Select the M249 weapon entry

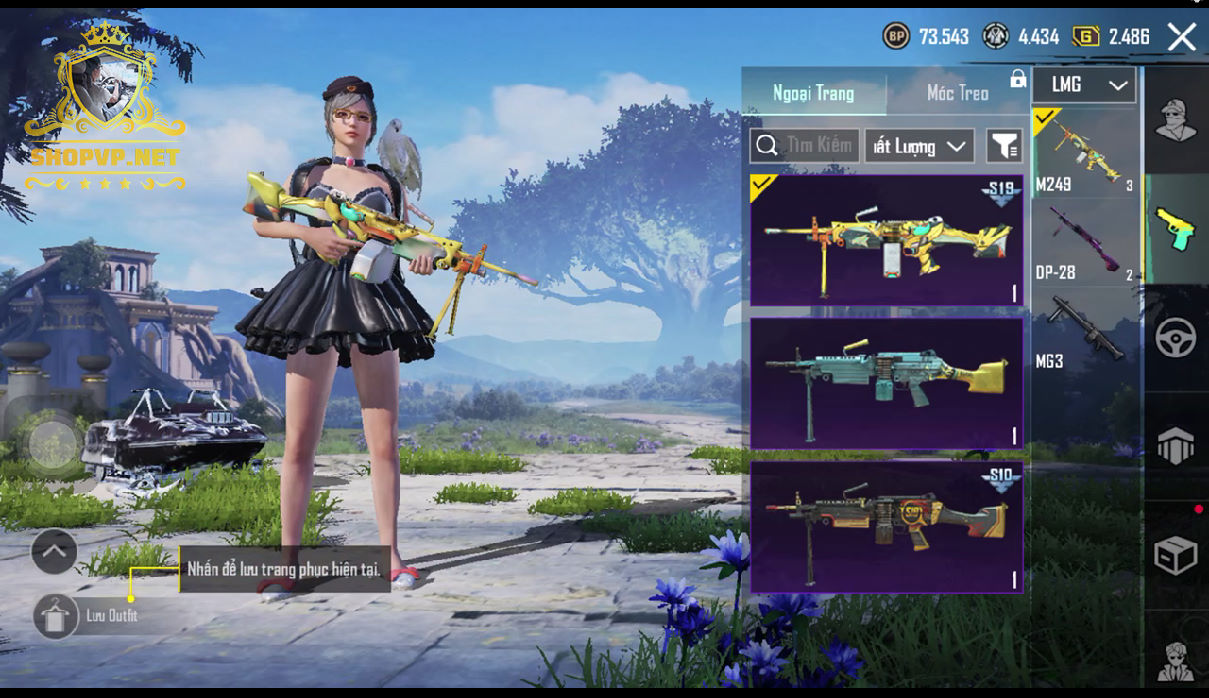click(1084, 153)
